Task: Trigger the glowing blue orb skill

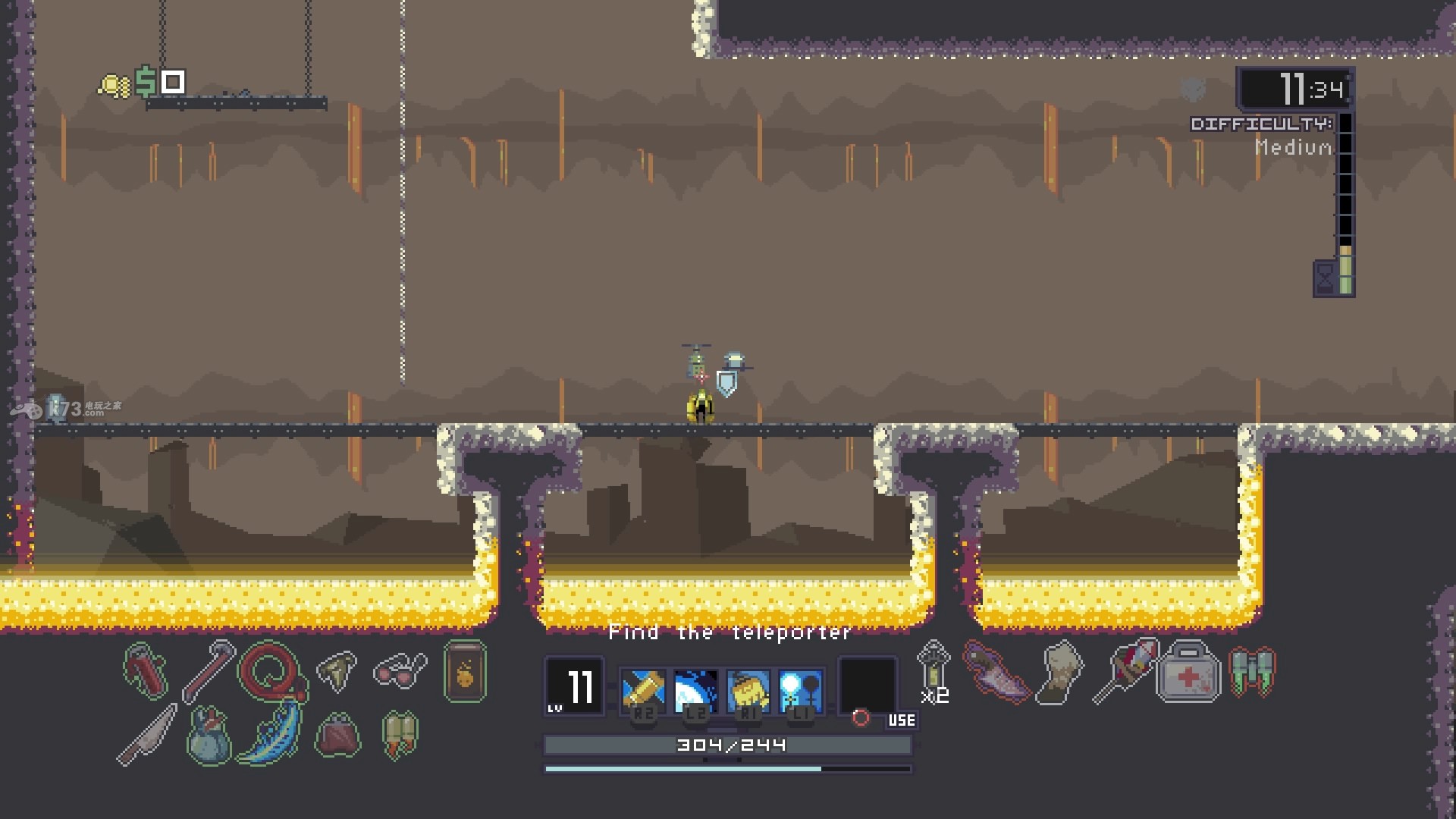Action: point(801,690)
